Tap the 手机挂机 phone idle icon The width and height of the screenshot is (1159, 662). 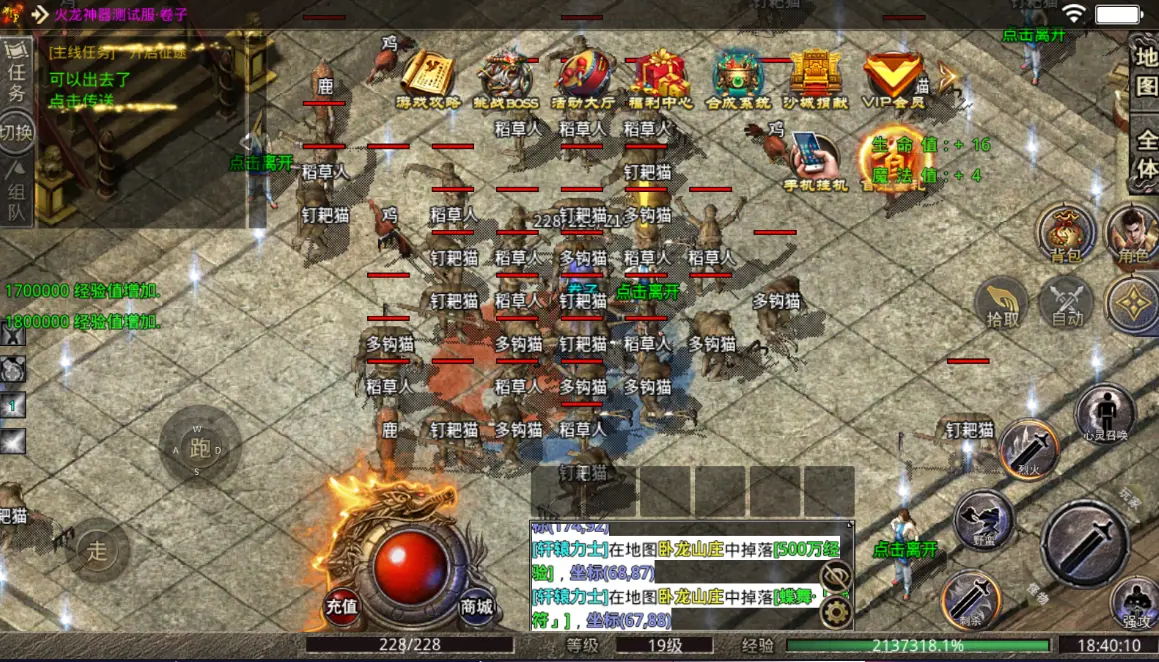pos(816,160)
